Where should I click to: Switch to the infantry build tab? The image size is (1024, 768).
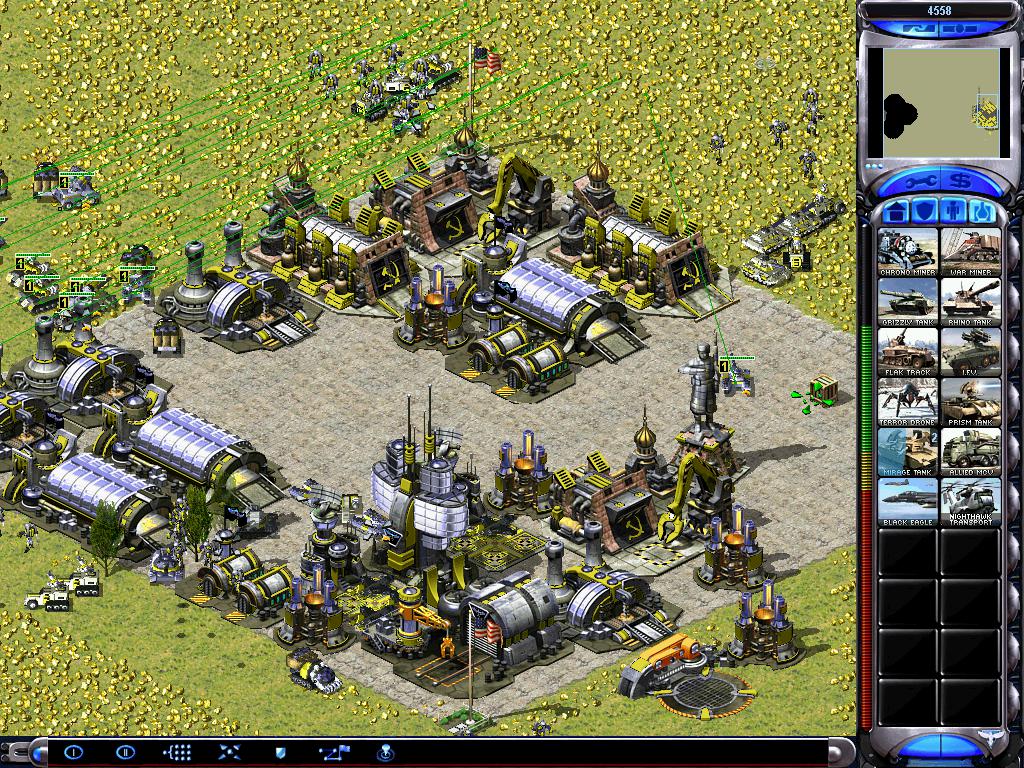point(953,212)
